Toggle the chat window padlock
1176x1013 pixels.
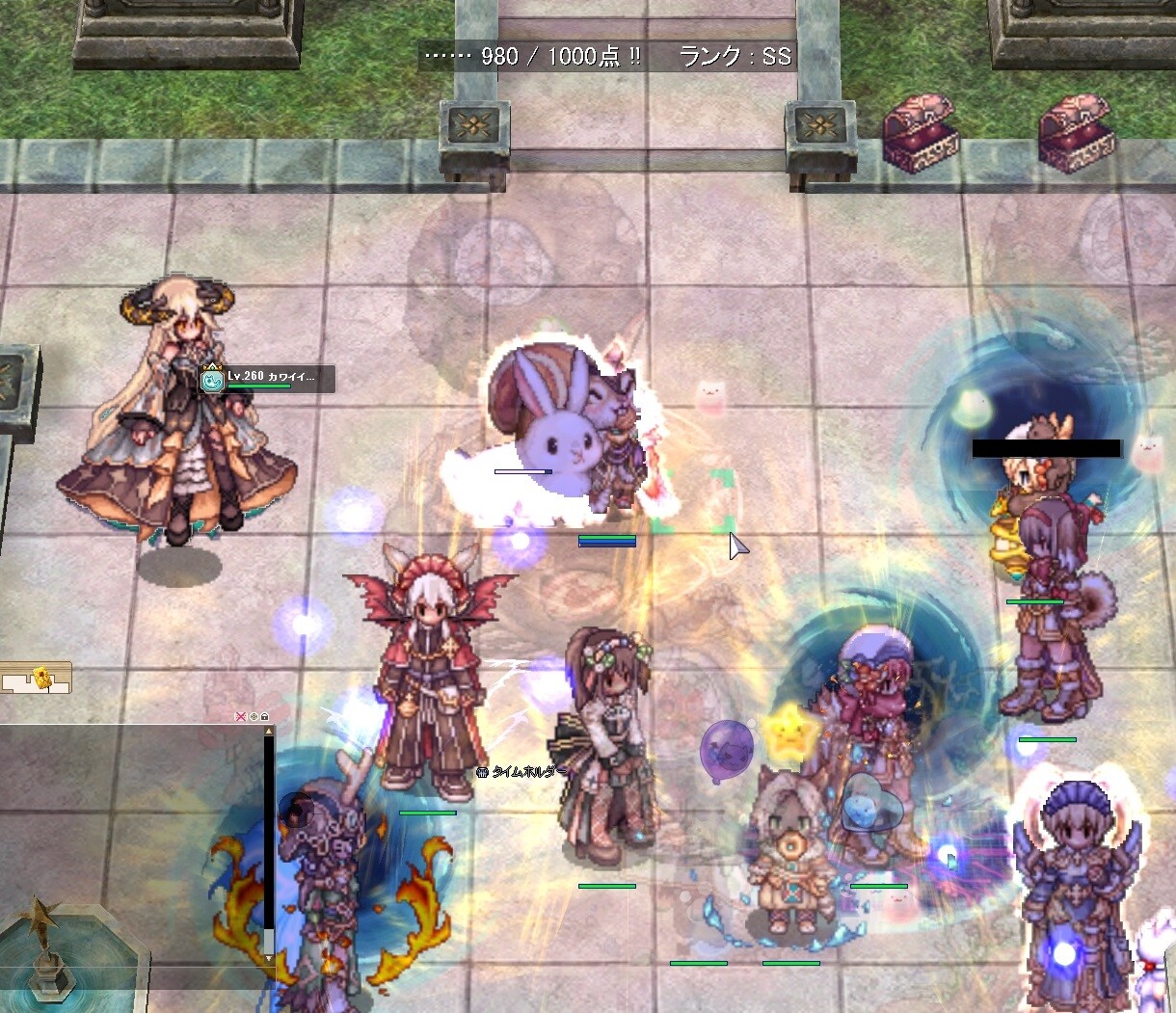264,716
